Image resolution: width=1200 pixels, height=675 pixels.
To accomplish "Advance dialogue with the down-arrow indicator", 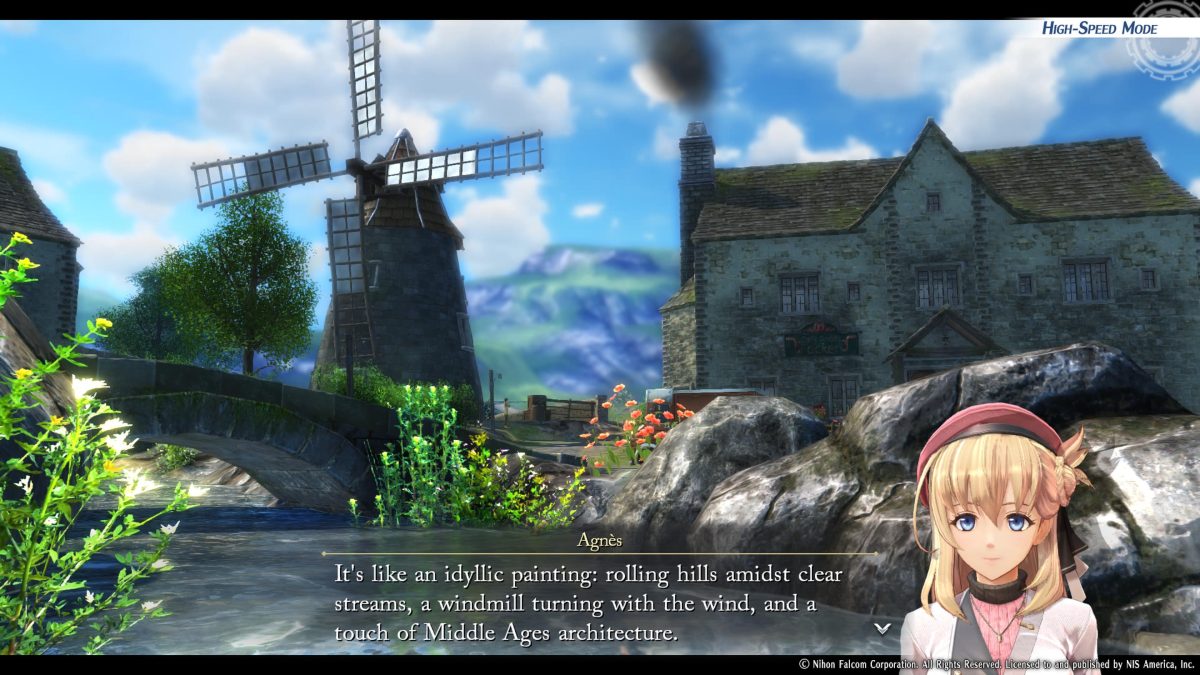I will pos(882,628).
